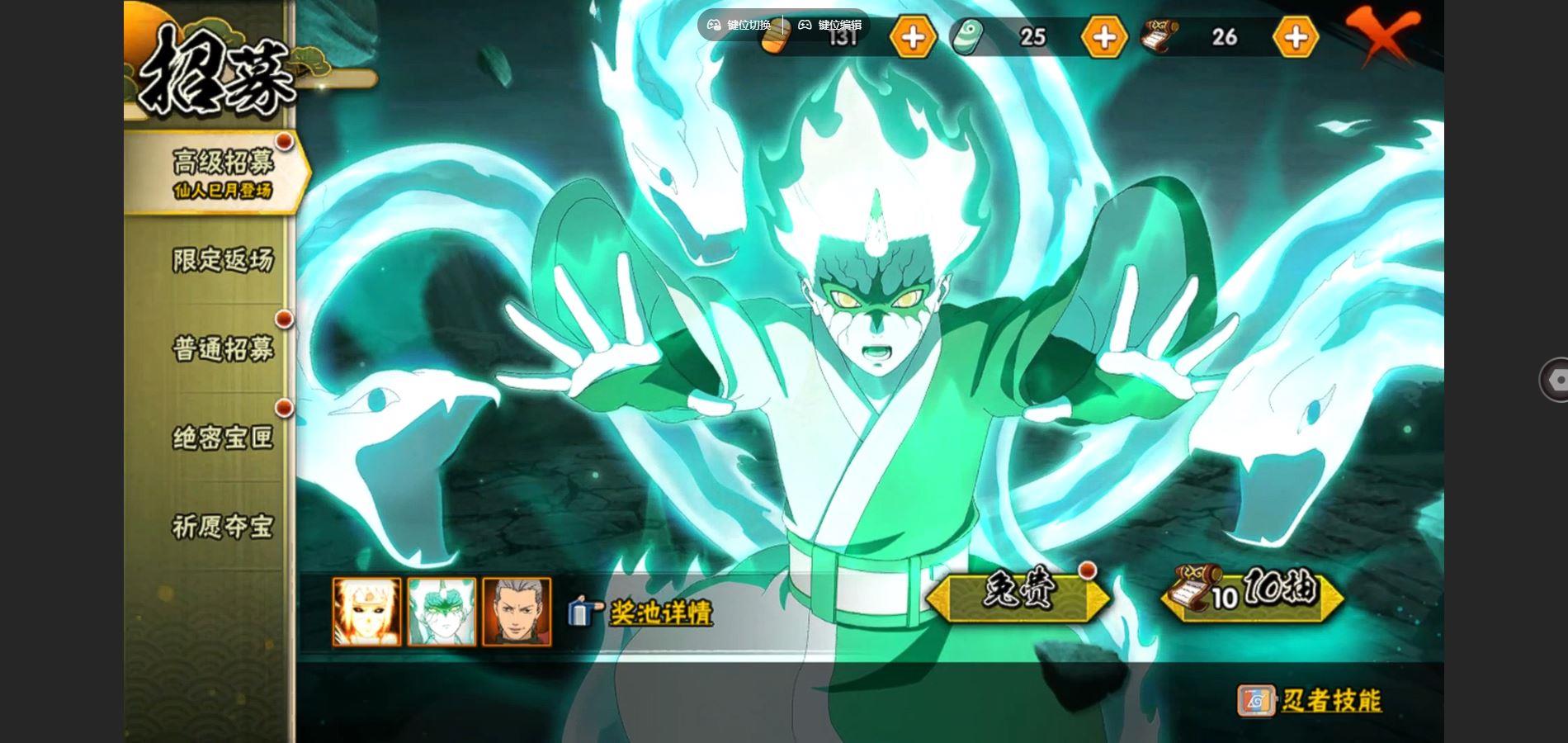Select the gray-haired ninja portrait
Viewport: 1568px width, 743px height.
pyautogui.click(x=517, y=612)
